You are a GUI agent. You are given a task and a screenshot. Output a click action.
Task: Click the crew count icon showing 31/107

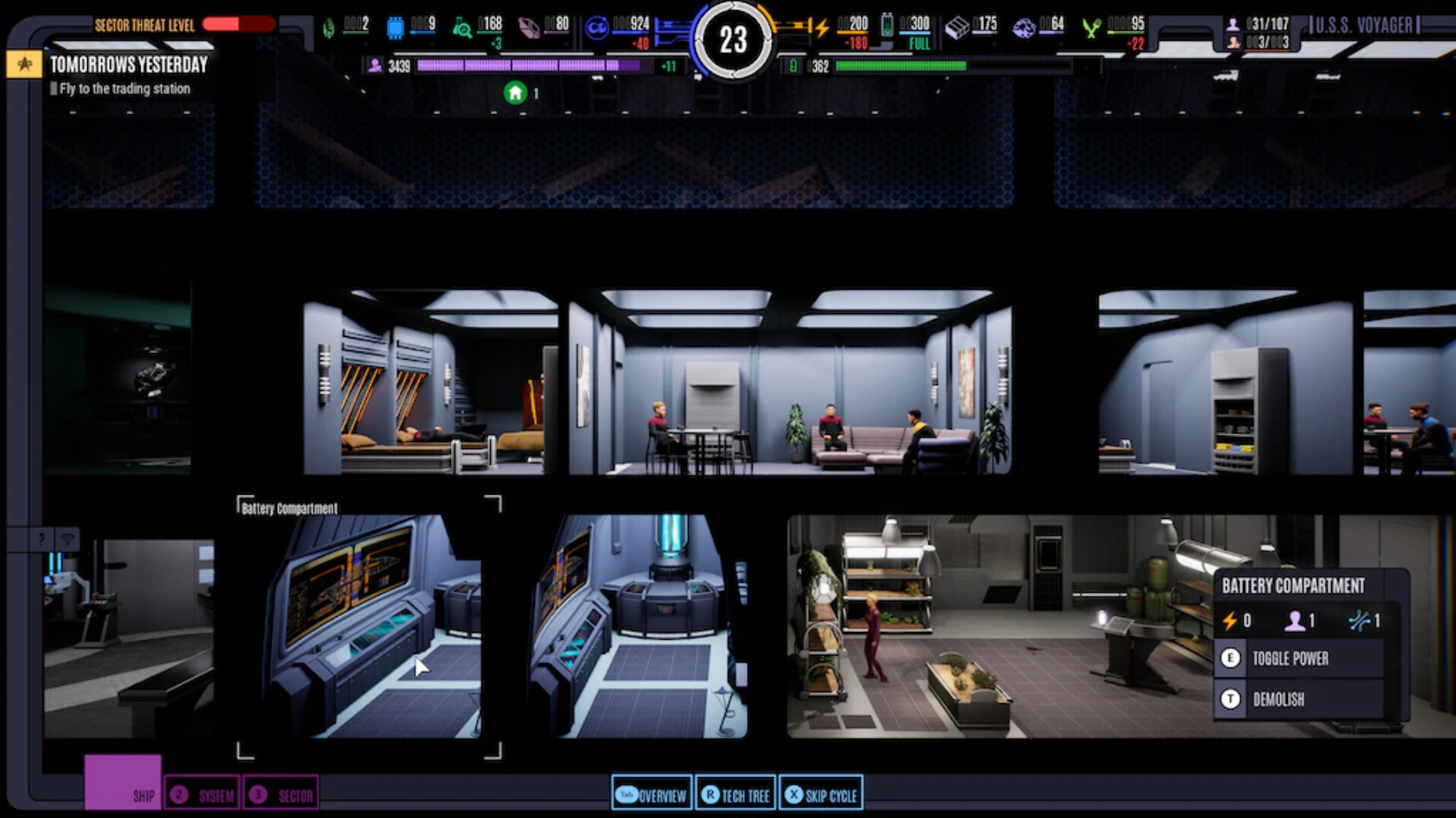click(1234, 24)
